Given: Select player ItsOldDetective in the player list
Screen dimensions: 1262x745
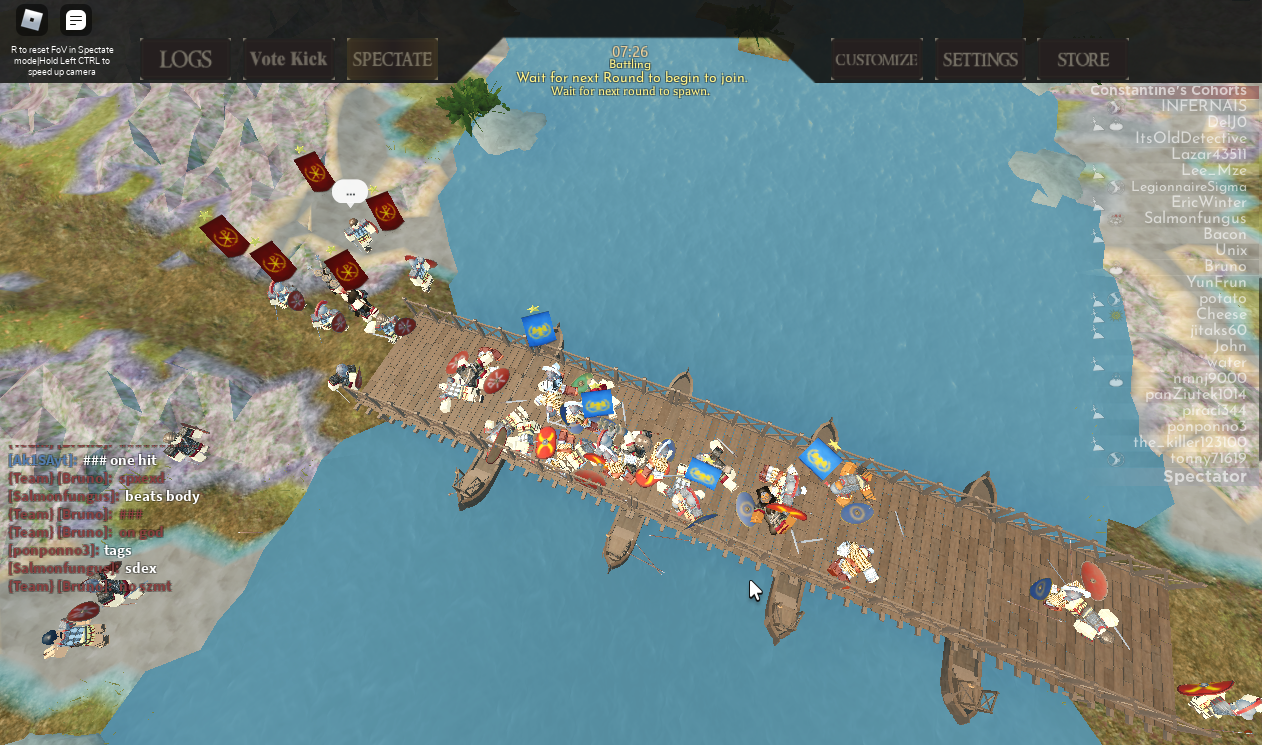Looking at the screenshot, I should point(1190,138).
